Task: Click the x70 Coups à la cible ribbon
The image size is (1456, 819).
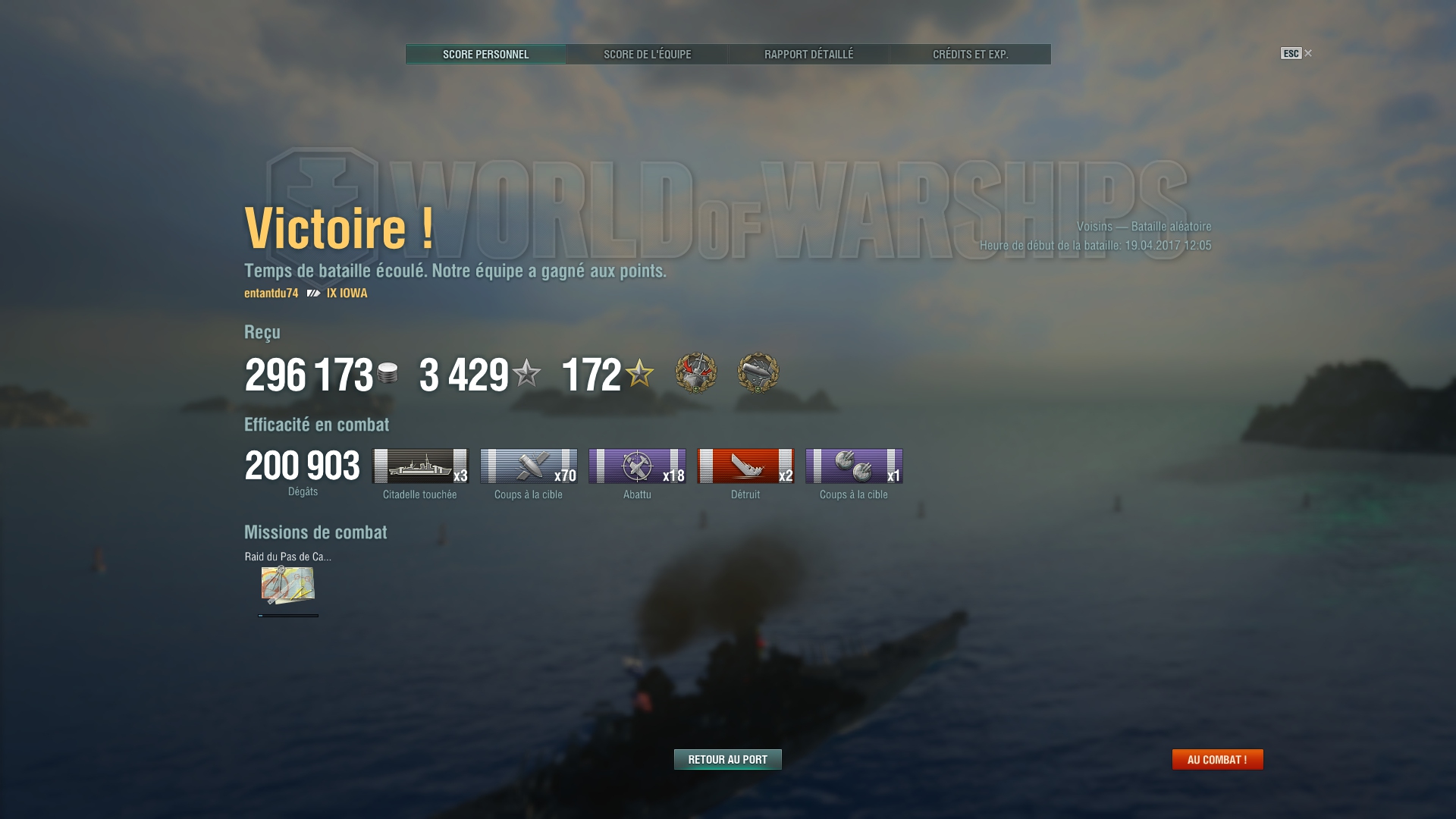Action: point(529,466)
